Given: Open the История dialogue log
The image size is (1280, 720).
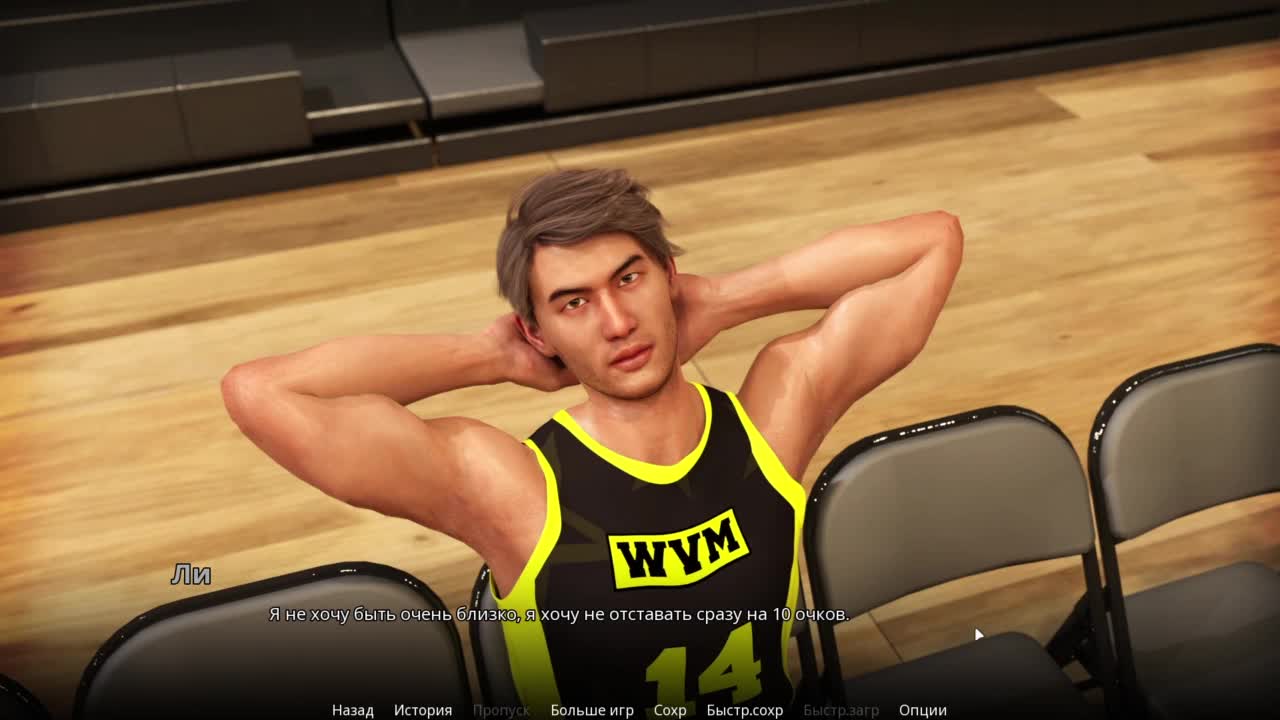Looking at the screenshot, I should coord(423,710).
